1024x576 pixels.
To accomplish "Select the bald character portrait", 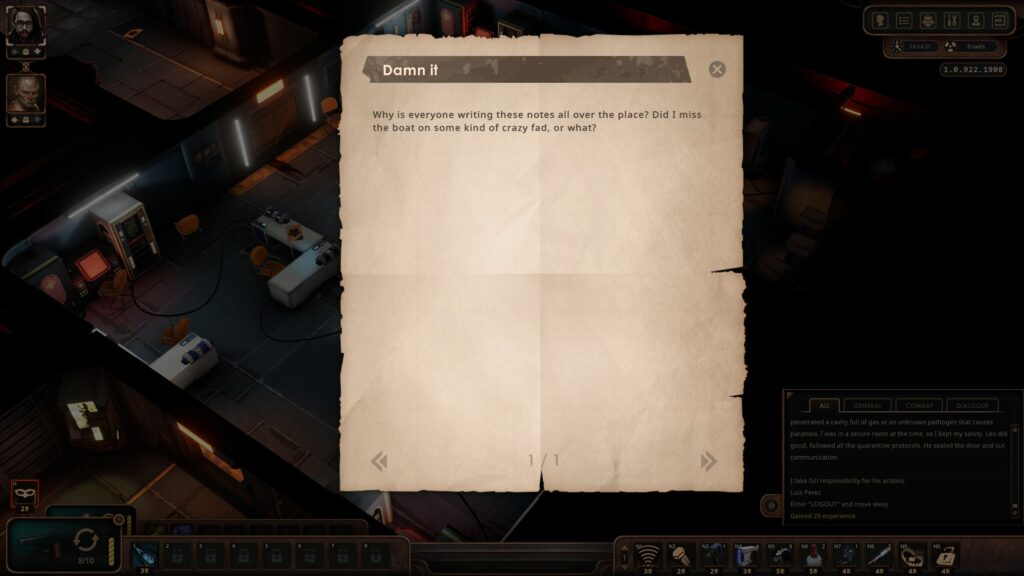I will (25, 93).
